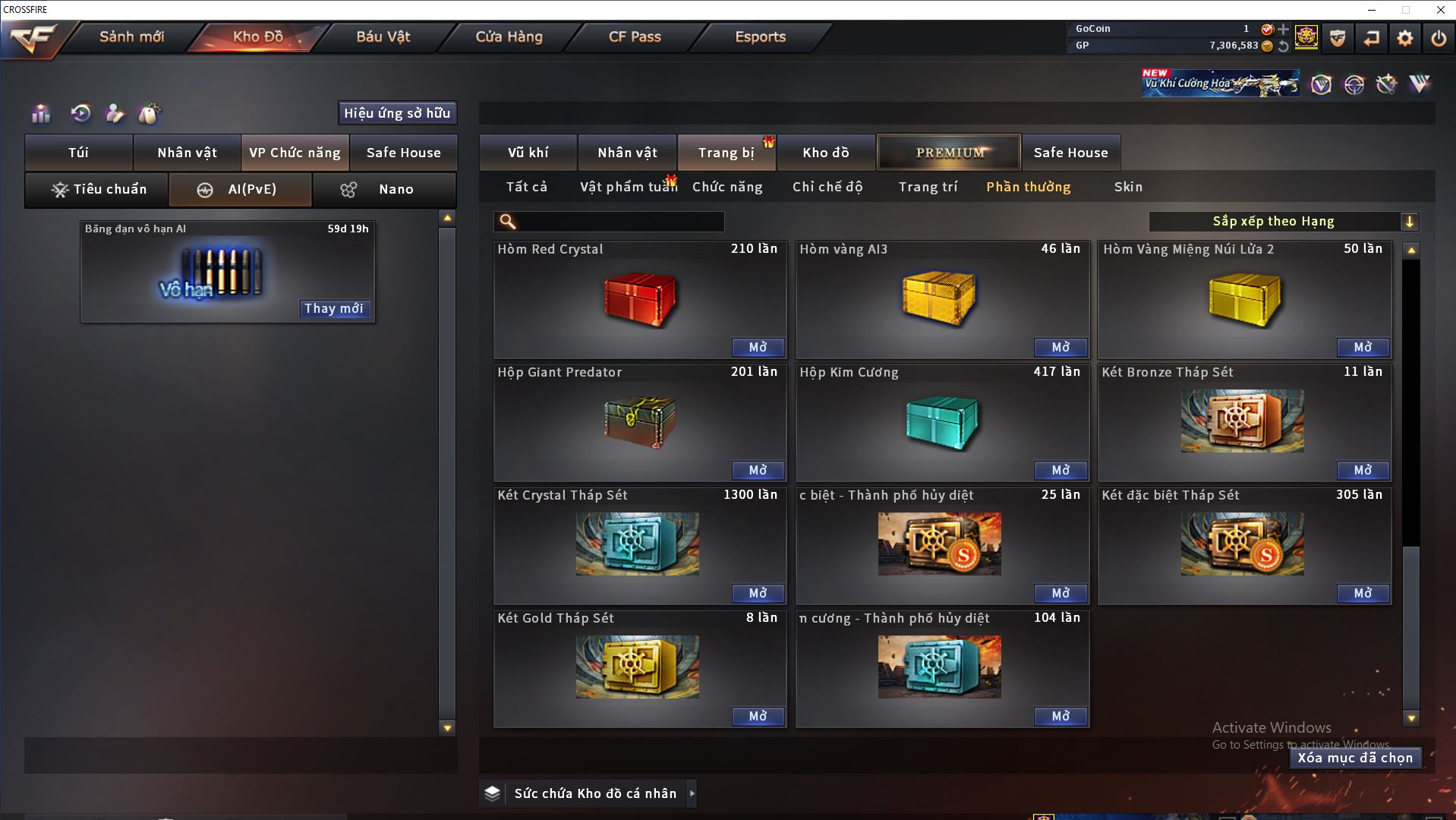Screen dimensions: 1456x820
Task: Open the Cửa Hàng shop menu
Action: [x=509, y=37]
